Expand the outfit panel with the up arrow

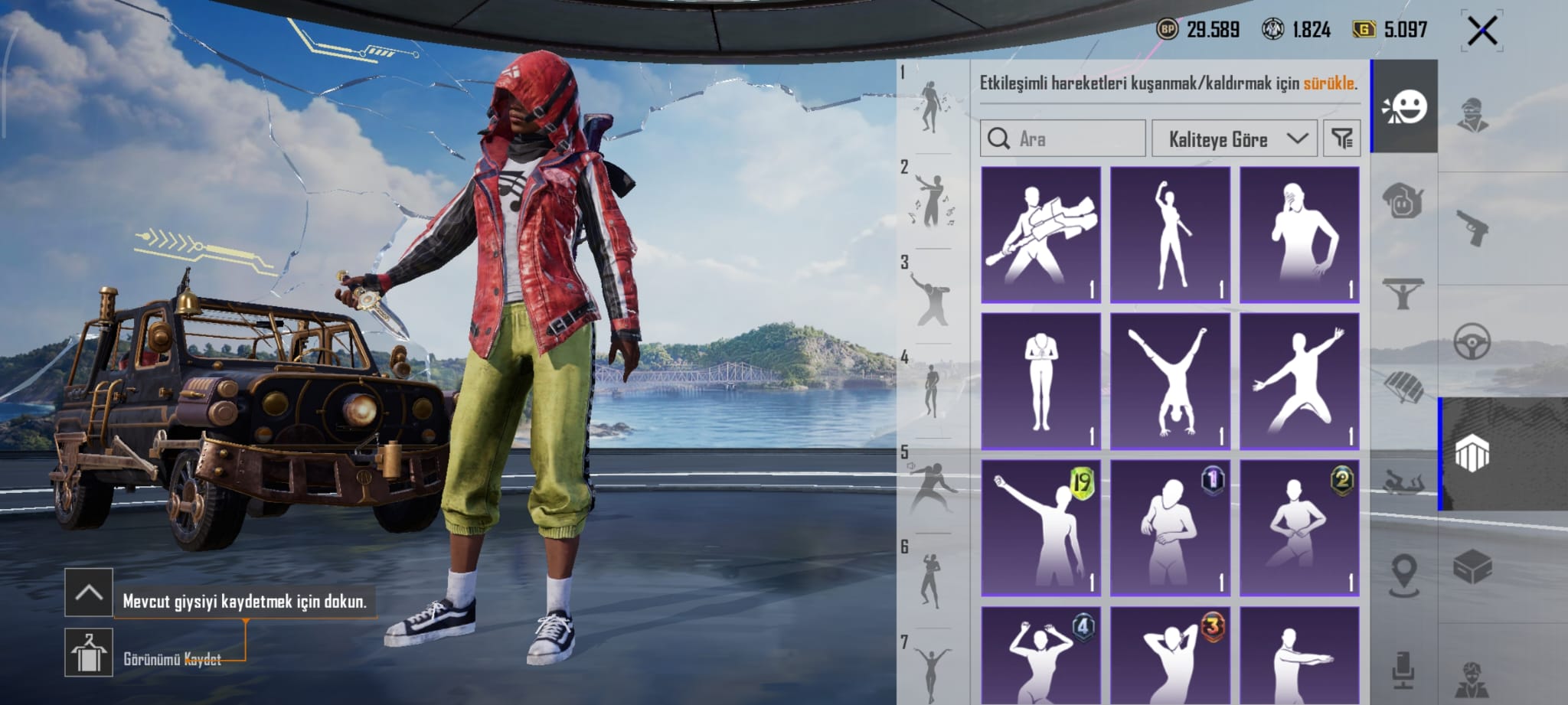89,592
